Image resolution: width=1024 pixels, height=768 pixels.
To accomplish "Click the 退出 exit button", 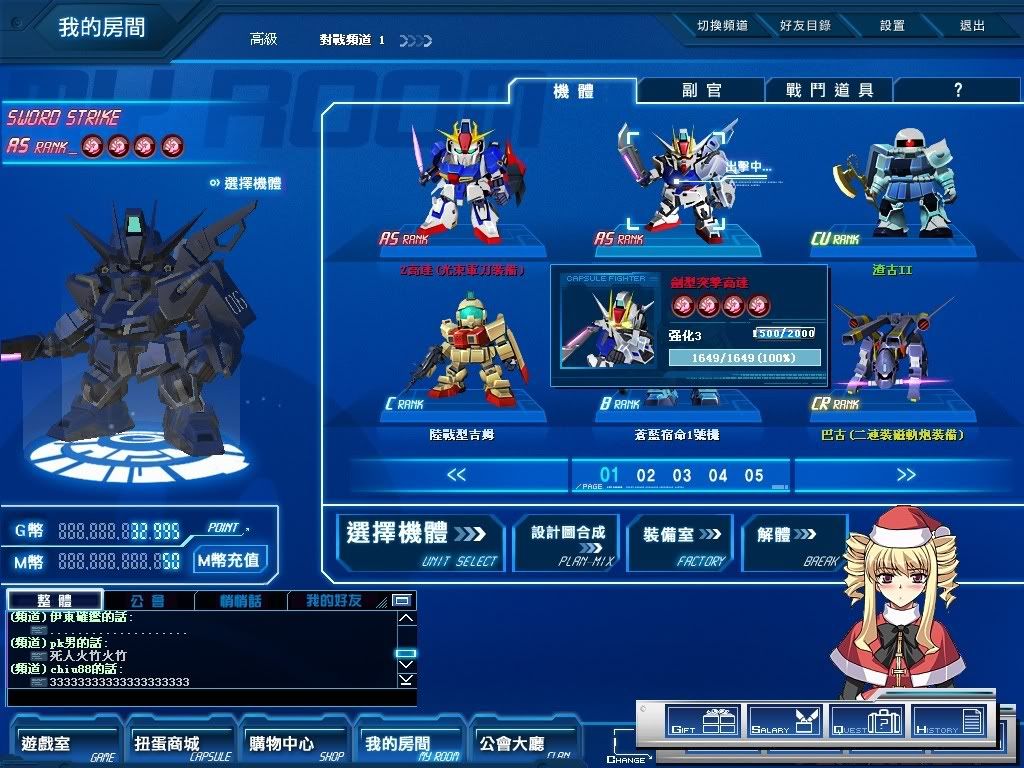I will click(972, 26).
